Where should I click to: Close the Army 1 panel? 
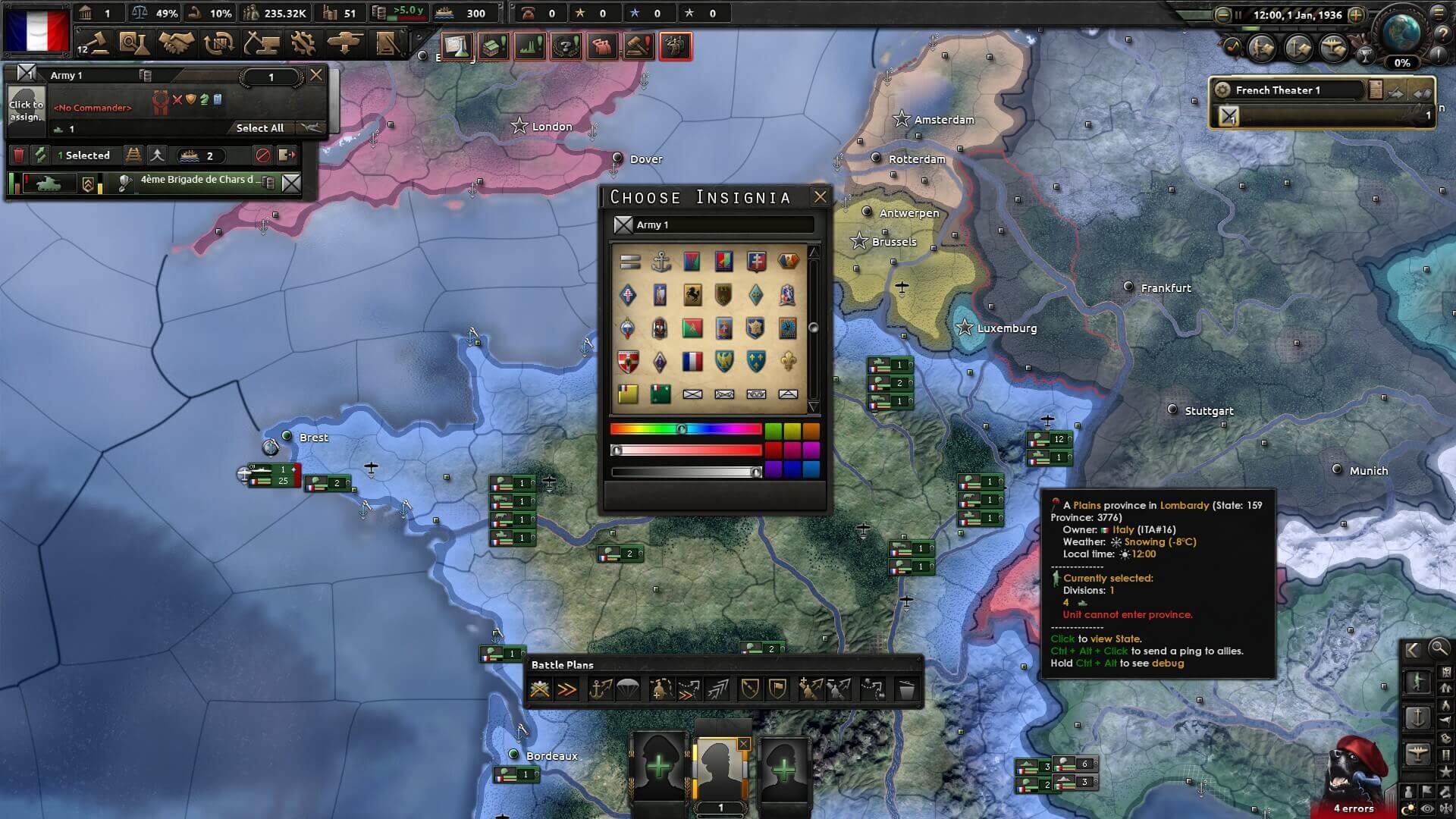[316, 74]
